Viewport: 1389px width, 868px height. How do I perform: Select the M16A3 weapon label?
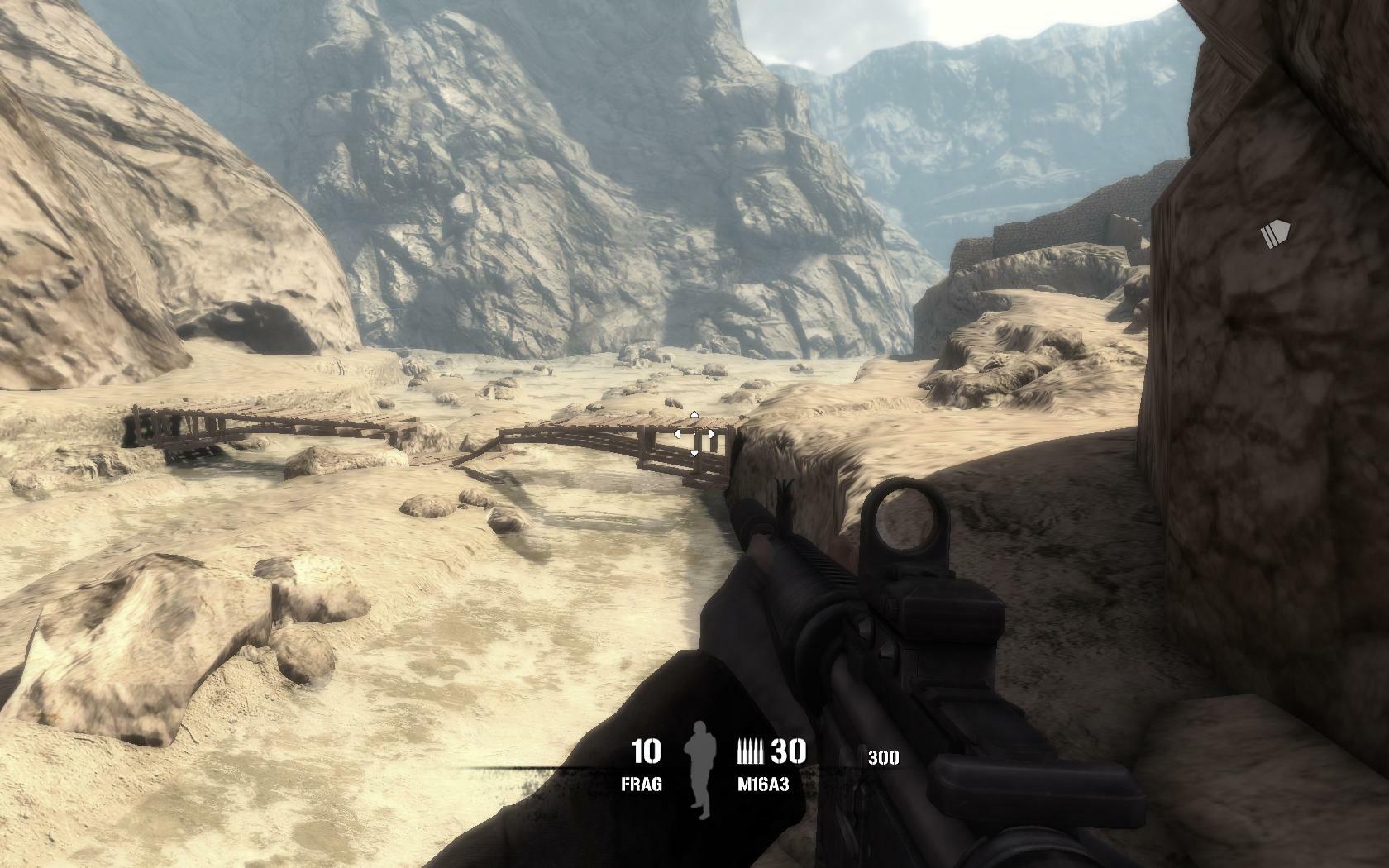[x=763, y=784]
